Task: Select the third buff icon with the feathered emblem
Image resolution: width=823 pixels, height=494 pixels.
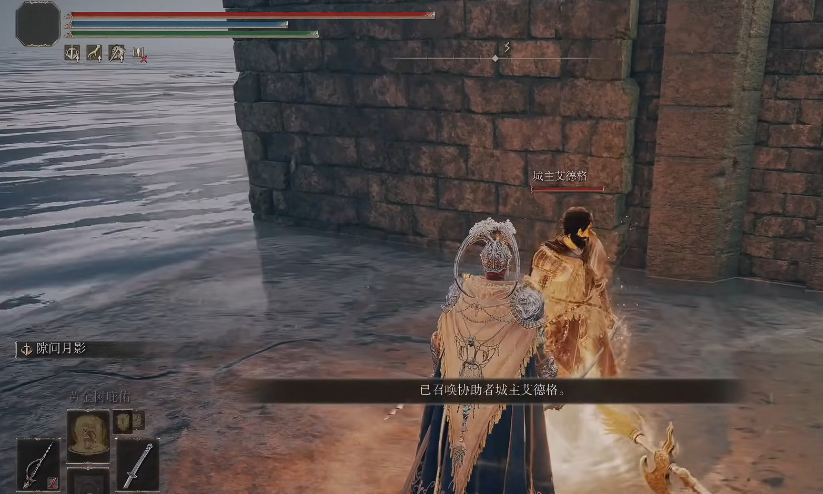Action: tap(117, 53)
